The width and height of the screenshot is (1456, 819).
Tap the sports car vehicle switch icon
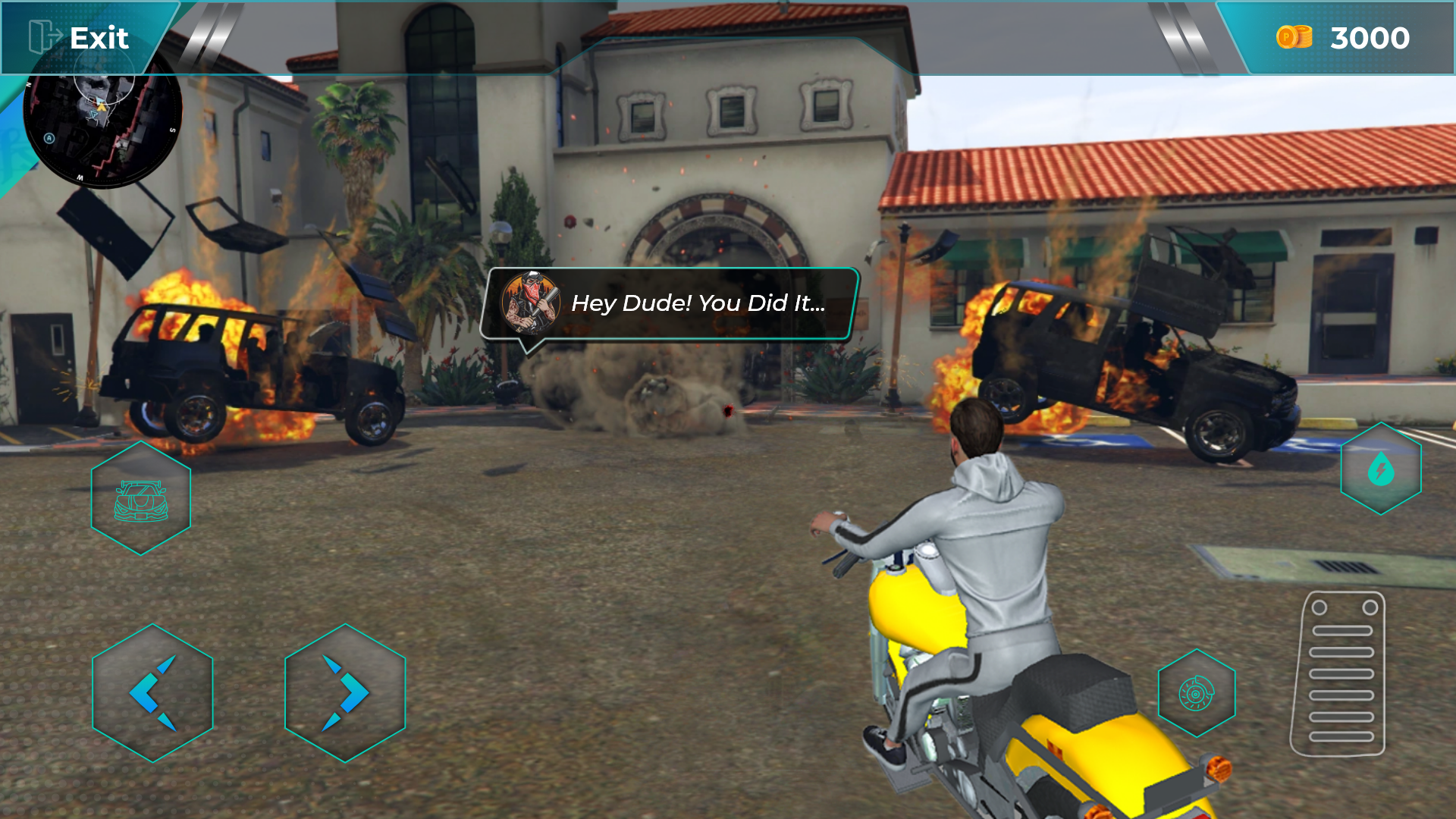click(x=140, y=497)
